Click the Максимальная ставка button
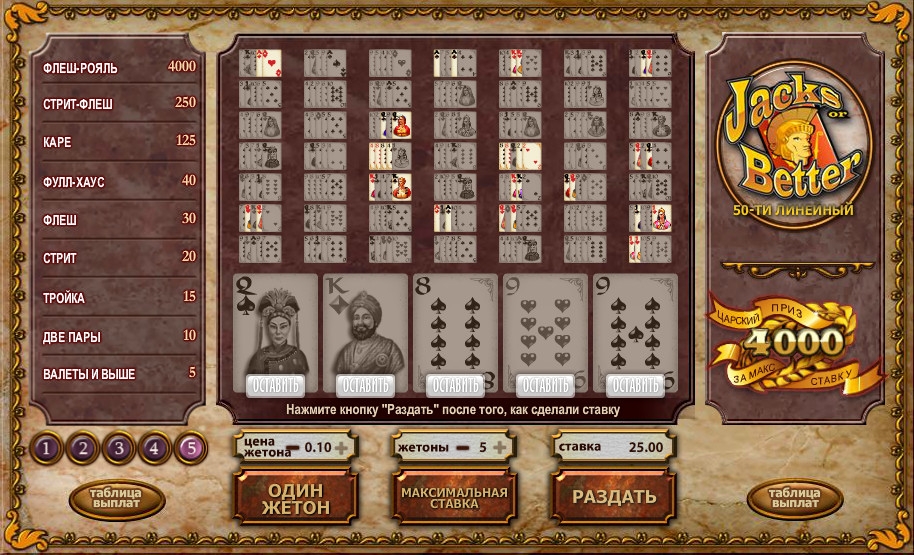Image resolution: width=914 pixels, height=555 pixels. pyautogui.click(x=454, y=497)
